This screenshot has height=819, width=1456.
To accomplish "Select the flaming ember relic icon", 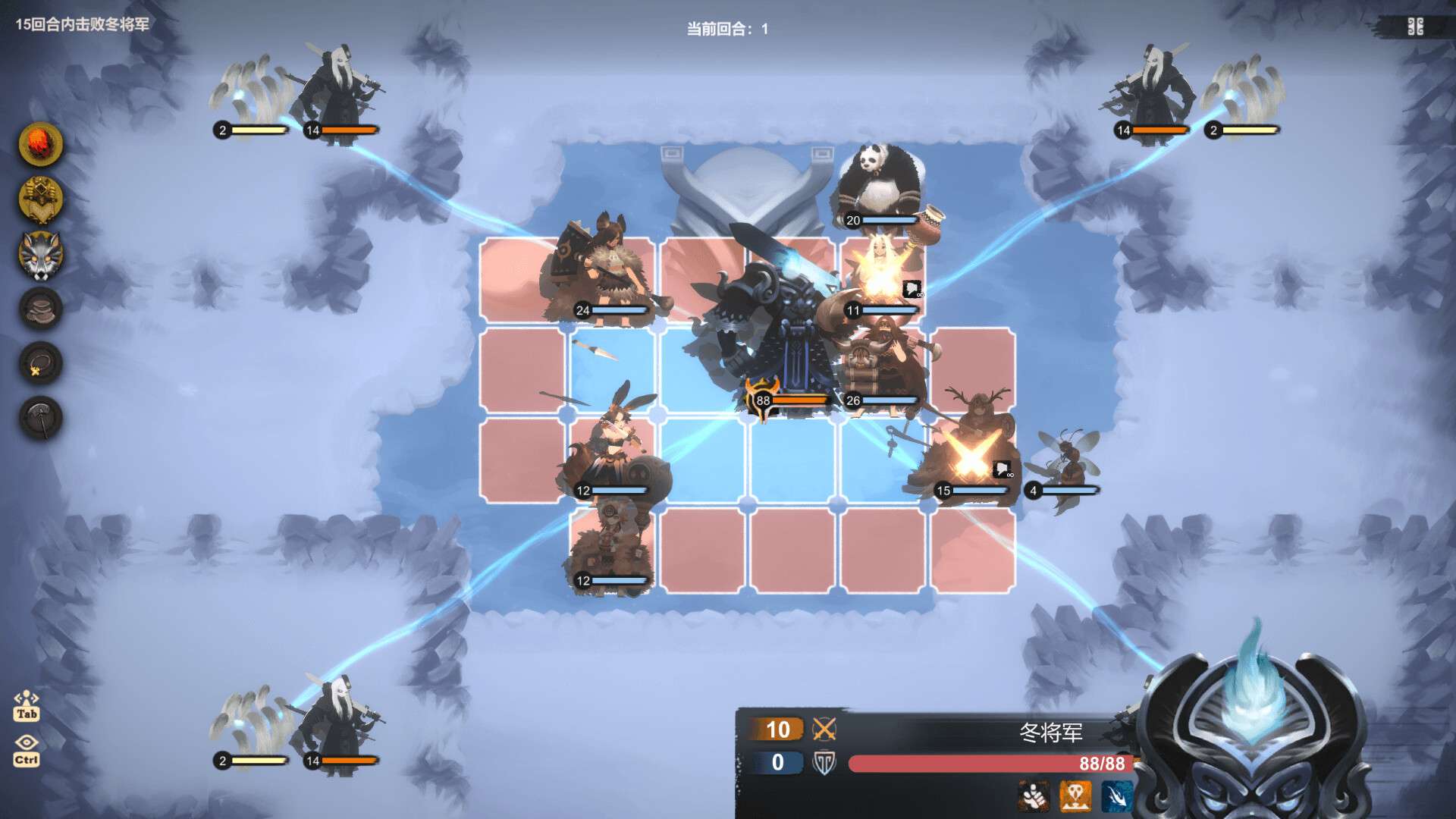I will pyautogui.click(x=41, y=144).
